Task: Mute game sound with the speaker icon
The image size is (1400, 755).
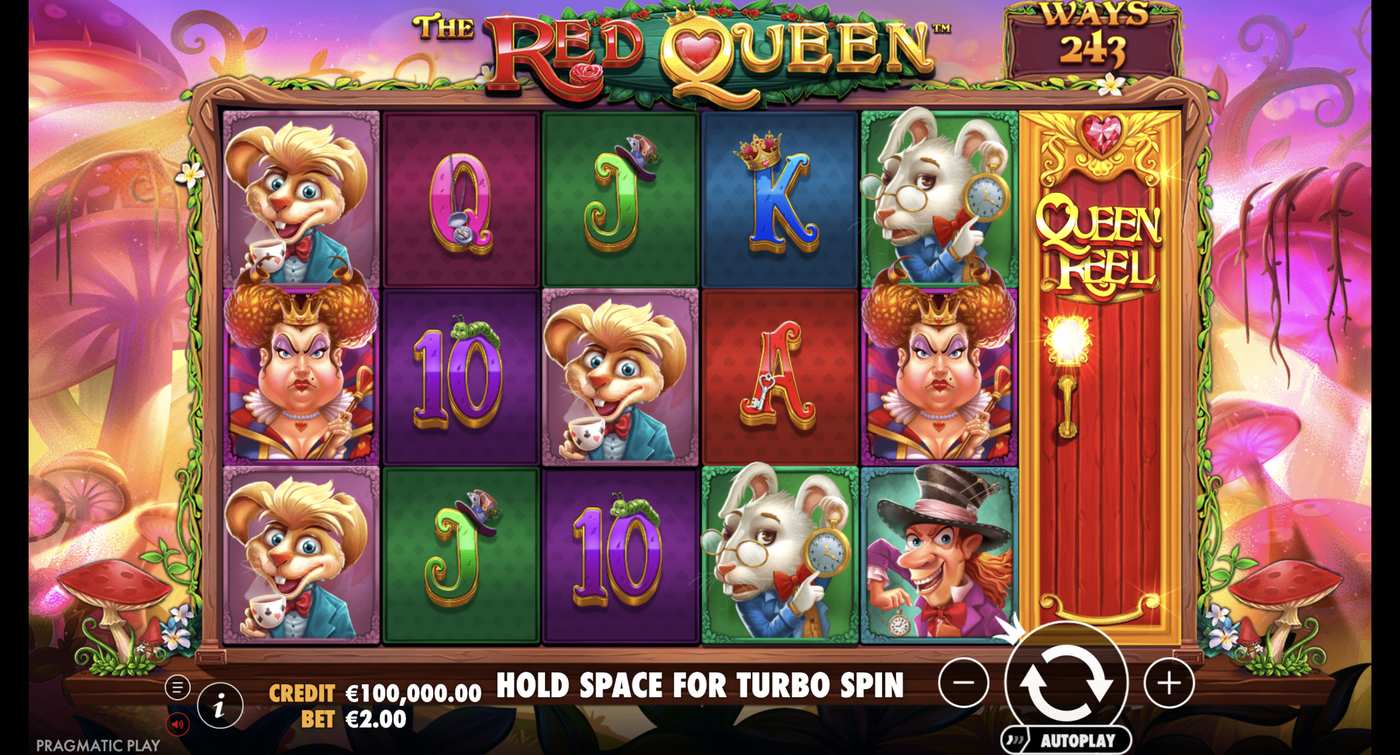Action: click(x=177, y=724)
